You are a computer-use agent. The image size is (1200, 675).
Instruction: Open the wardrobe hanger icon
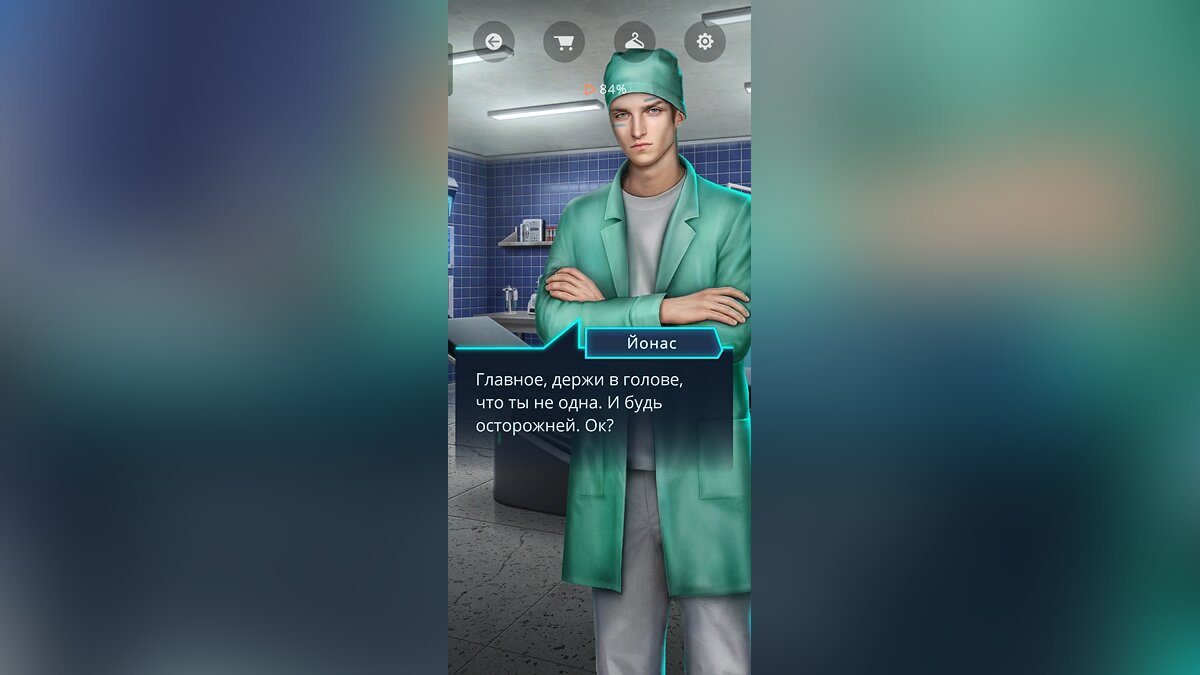click(634, 42)
